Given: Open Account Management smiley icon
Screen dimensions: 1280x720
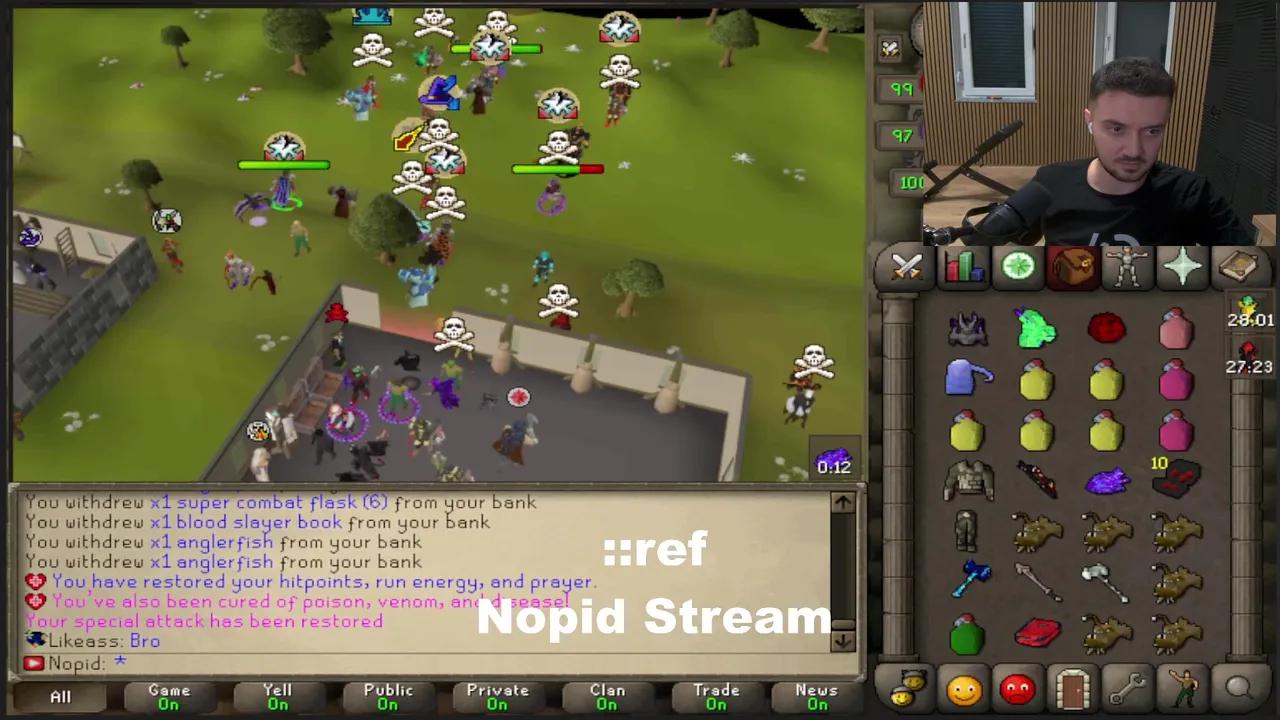Looking at the screenshot, I should [x=963, y=688].
